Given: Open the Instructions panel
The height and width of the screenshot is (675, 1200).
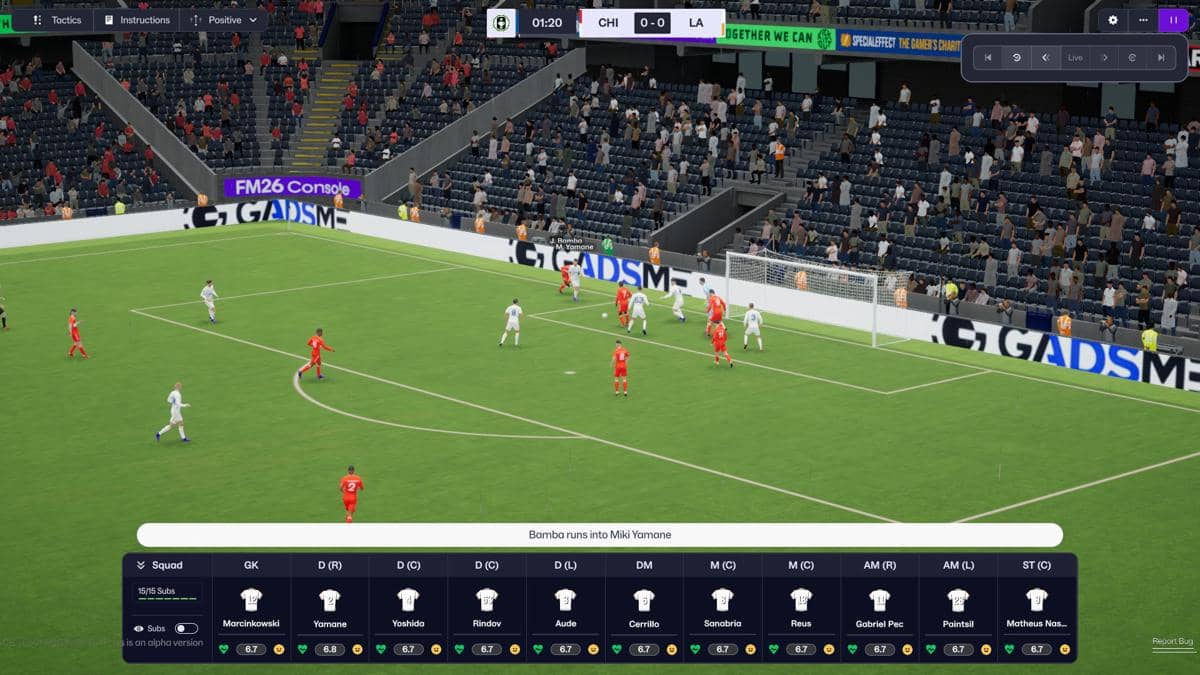Looking at the screenshot, I should [x=136, y=20].
